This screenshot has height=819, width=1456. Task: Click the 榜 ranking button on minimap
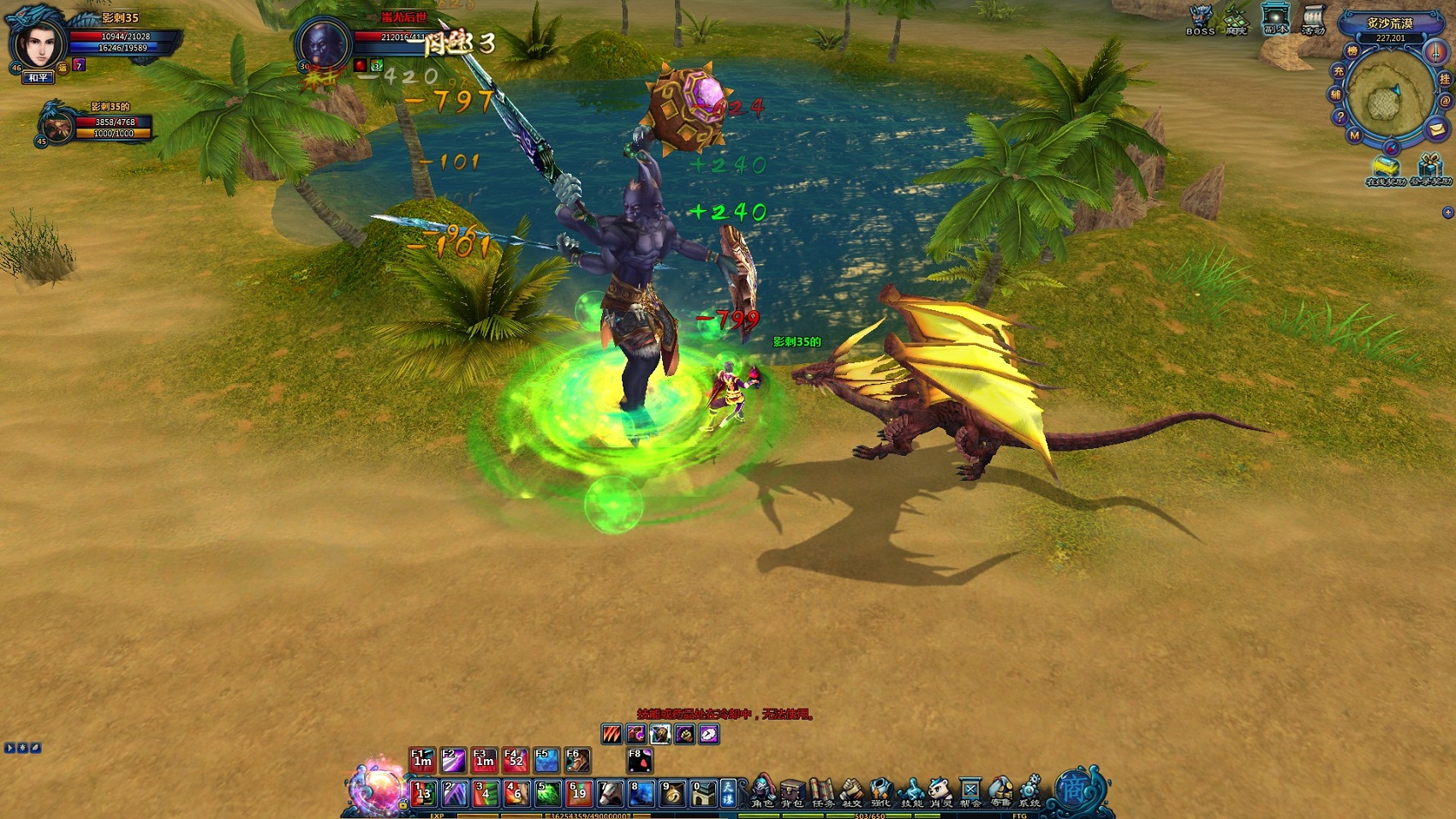pyautogui.click(x=1352, y=51)
